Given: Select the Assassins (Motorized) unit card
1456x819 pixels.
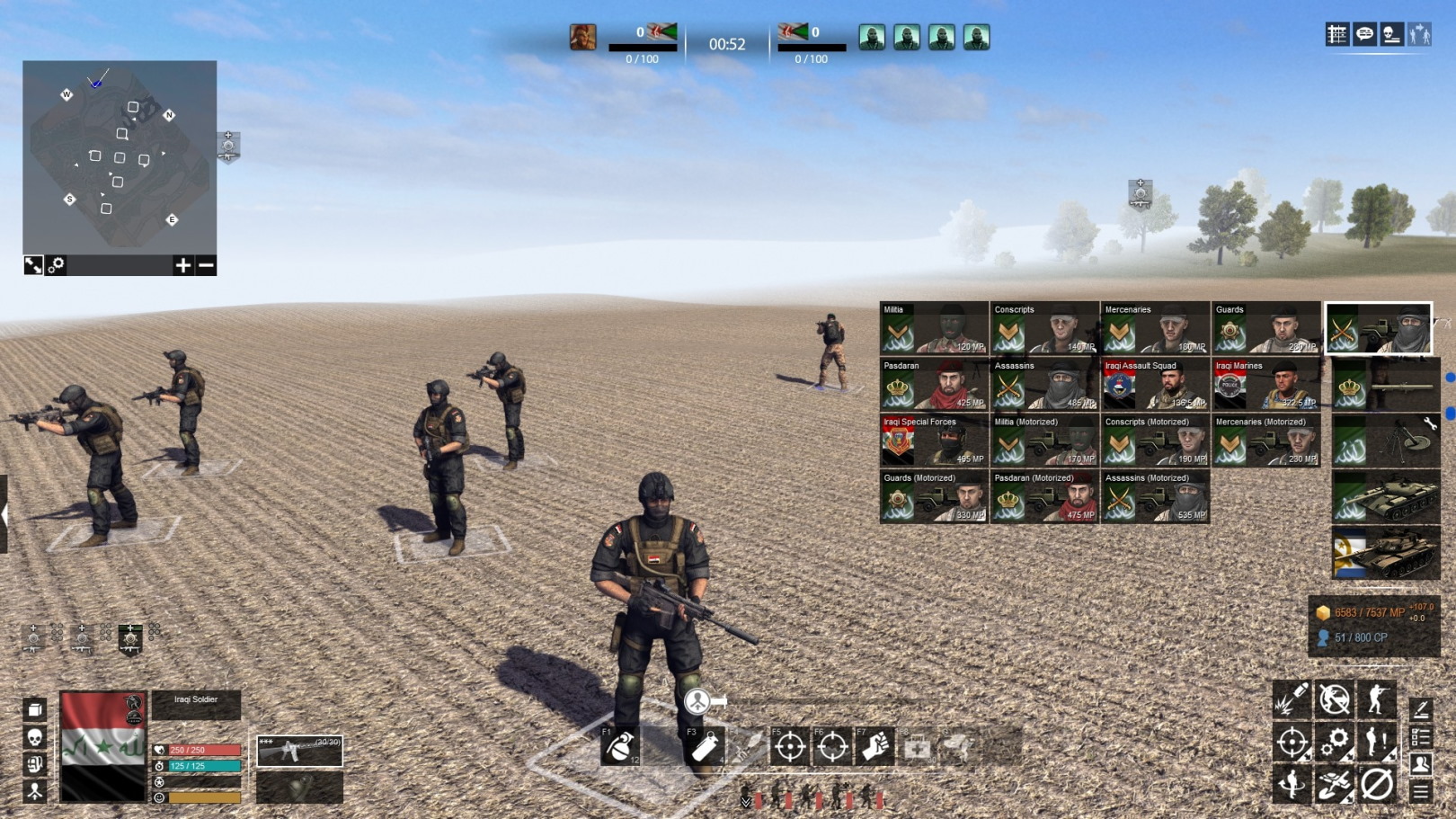Looking at the screenshot, I should (x=1155, y=497).
